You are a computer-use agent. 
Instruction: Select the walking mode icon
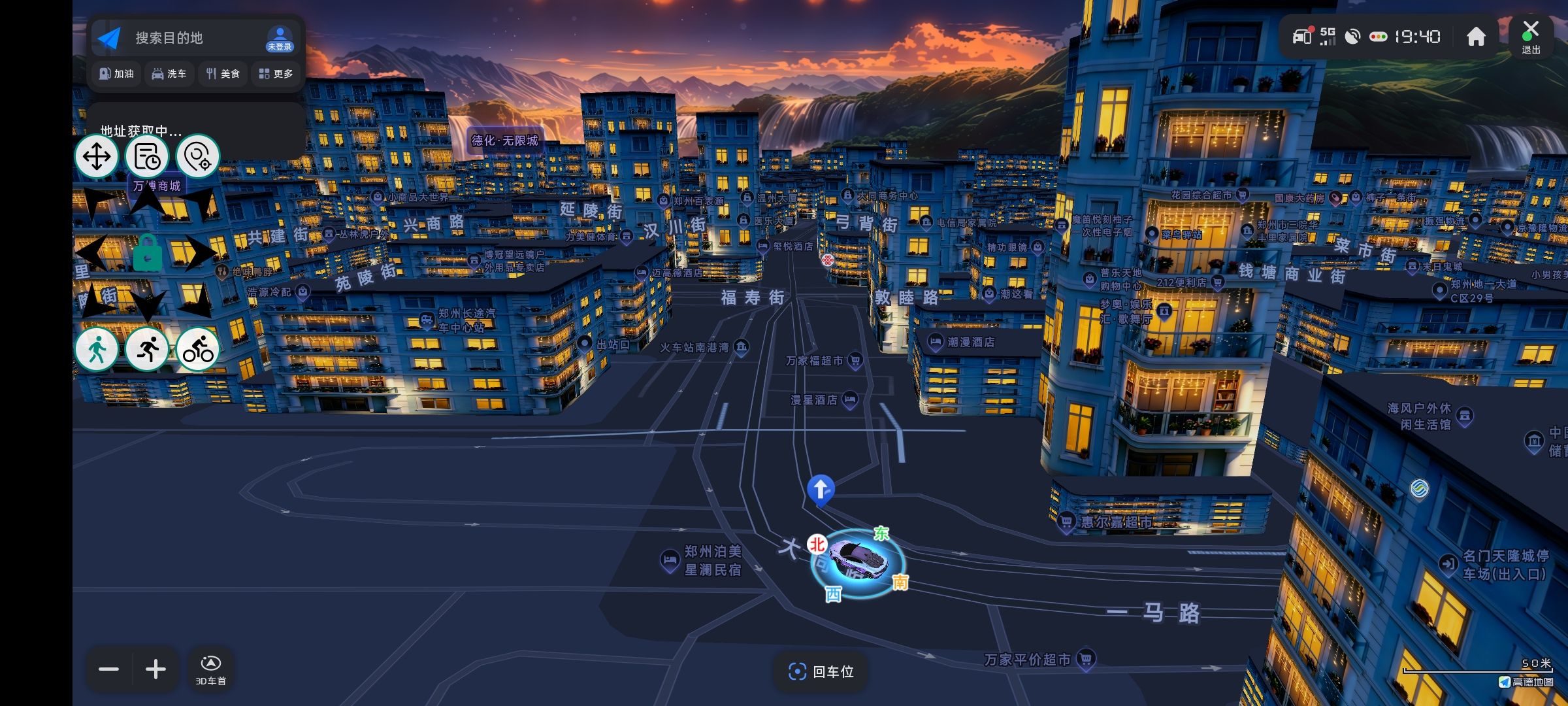click(x=97, y=349)
